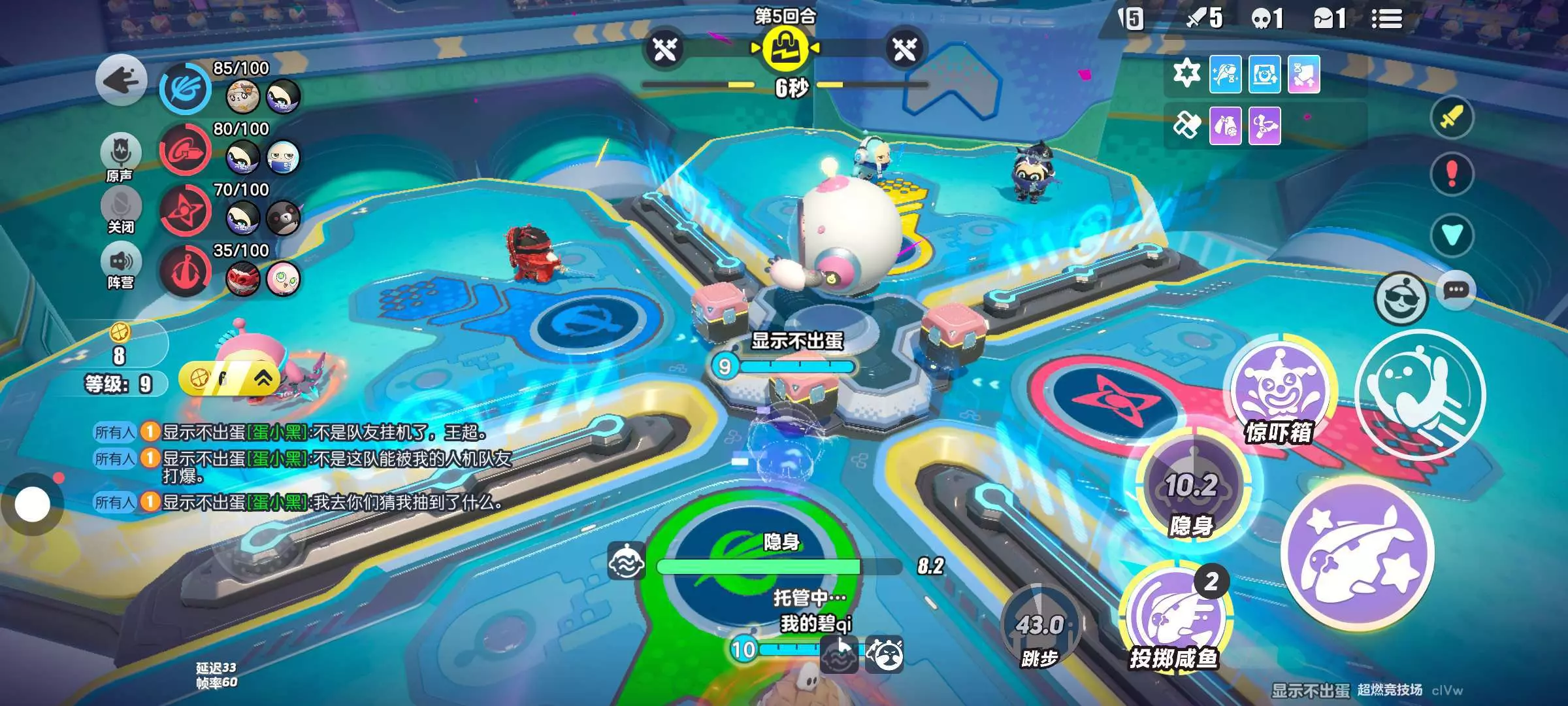
Task: Tap the back arrow button
Action: tap(121, 81)
